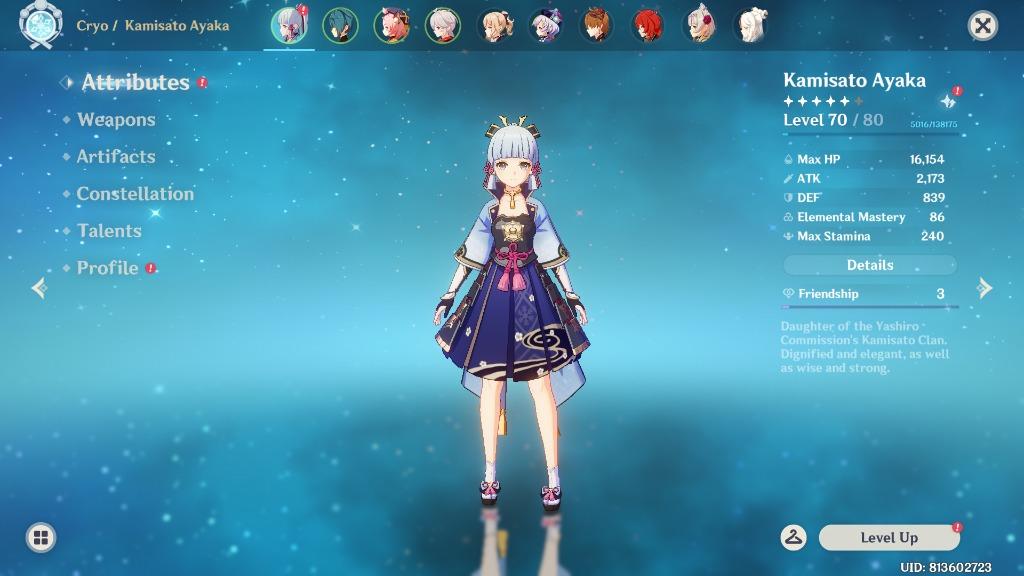The width and height of the screenshot is (1024, 576).
Task: Open the four-square grid menu icon
Action: pos(41,538)
